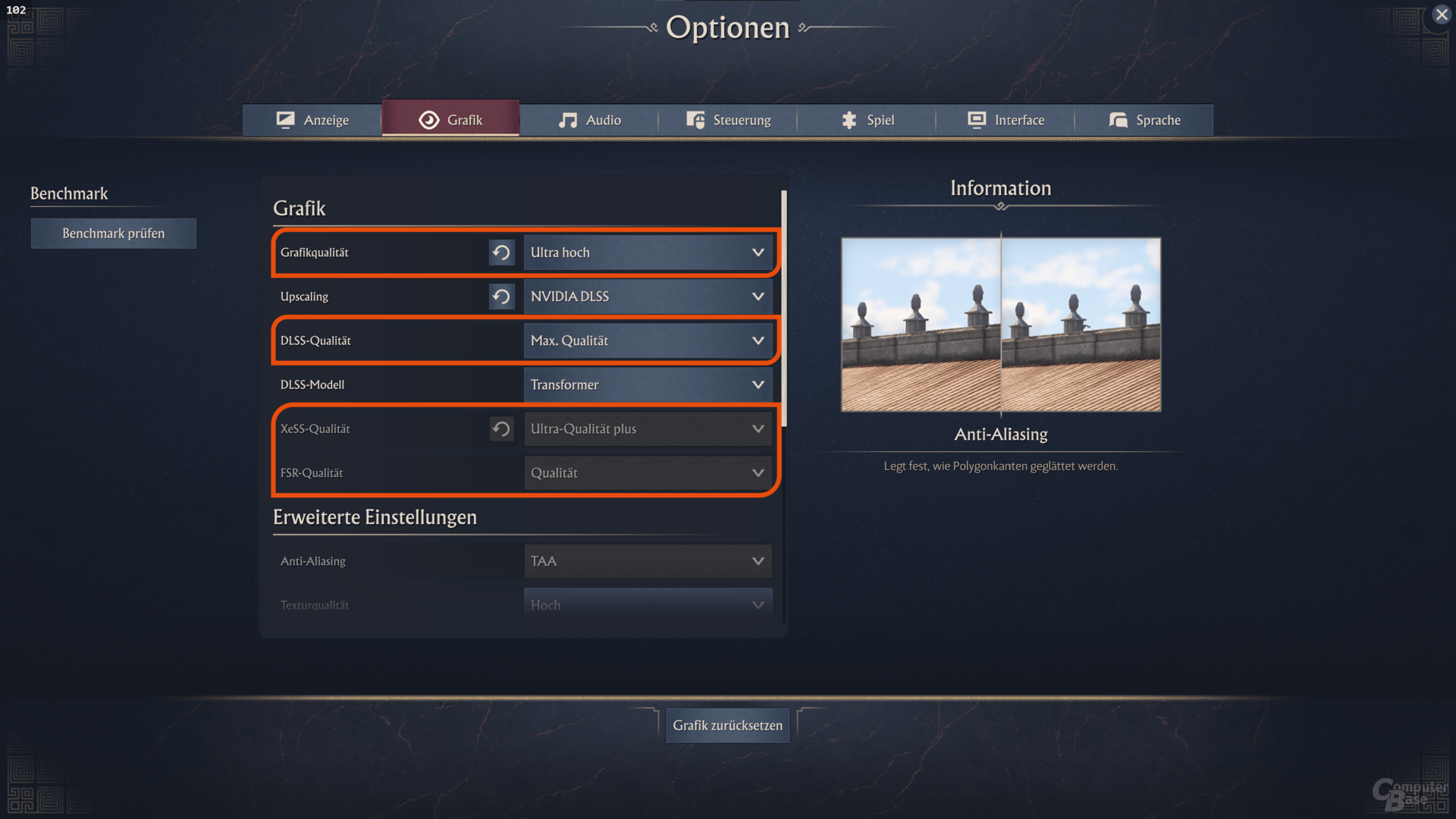Open the Audio settings tab

pos(589,120)
